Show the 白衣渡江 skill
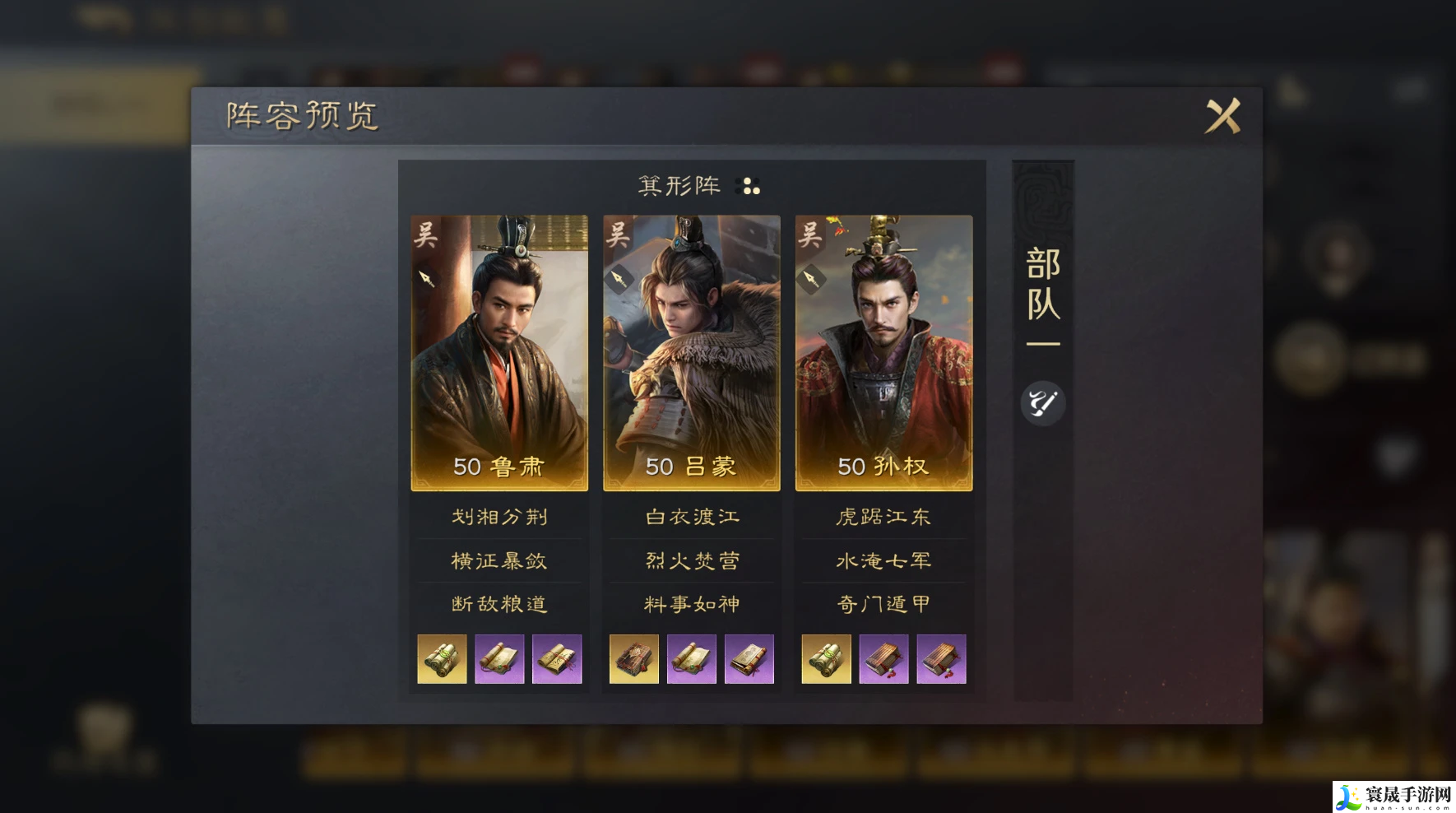 tap(692, 517)
